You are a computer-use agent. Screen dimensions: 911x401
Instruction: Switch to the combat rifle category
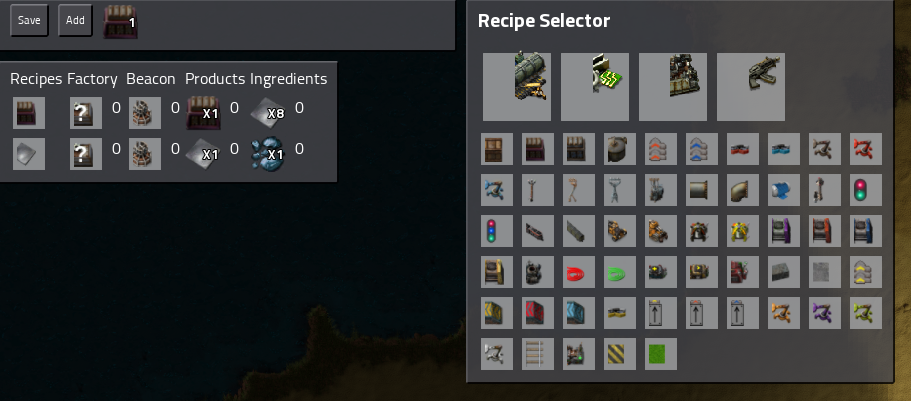pyautogui.click(x=750, y=87)
